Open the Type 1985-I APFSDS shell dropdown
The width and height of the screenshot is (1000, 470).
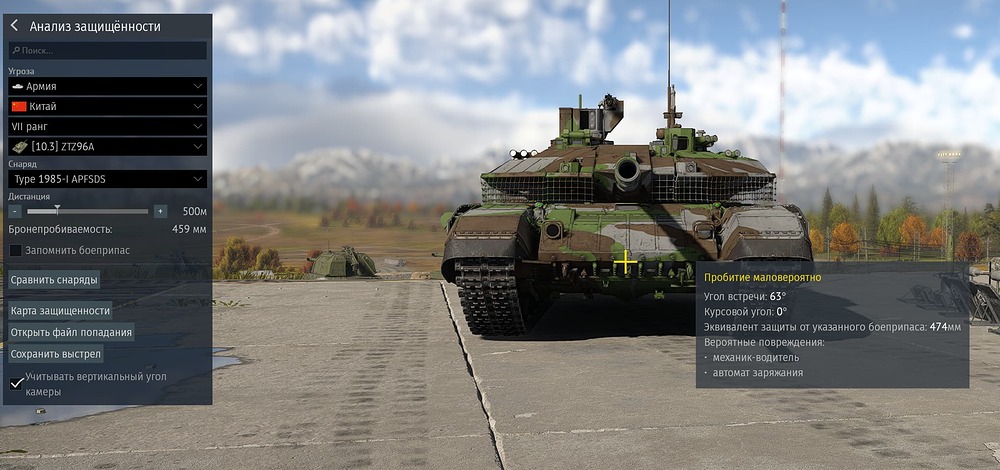[x=108, y=178]
